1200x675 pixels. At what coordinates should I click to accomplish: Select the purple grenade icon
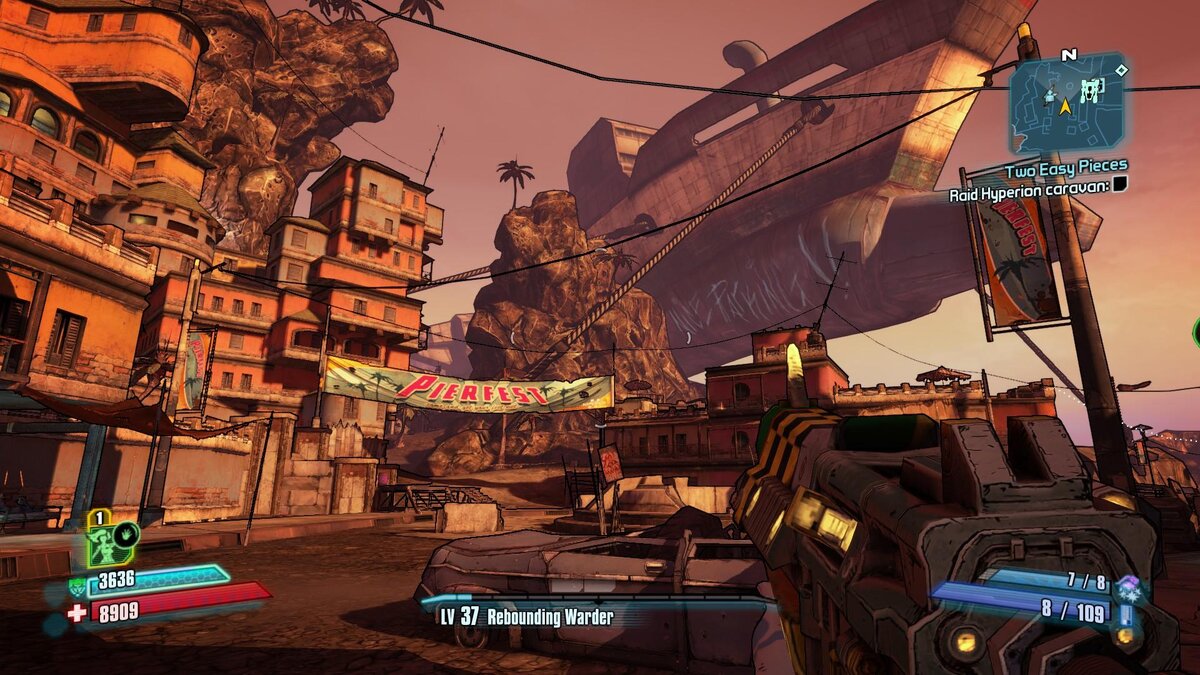1130,583
